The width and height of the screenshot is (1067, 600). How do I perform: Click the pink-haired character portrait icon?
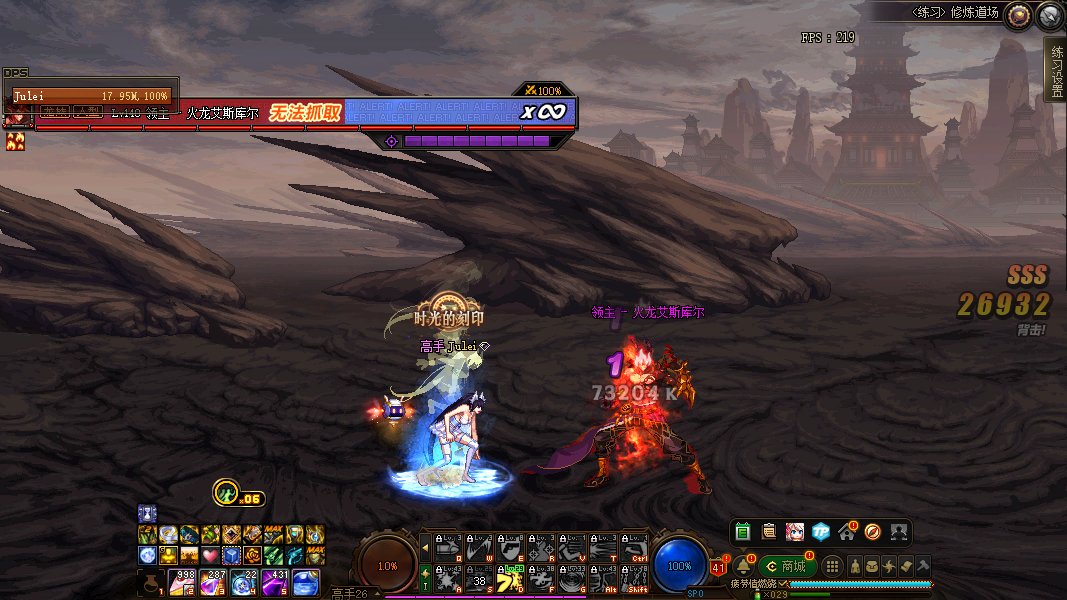click(795, 531)
